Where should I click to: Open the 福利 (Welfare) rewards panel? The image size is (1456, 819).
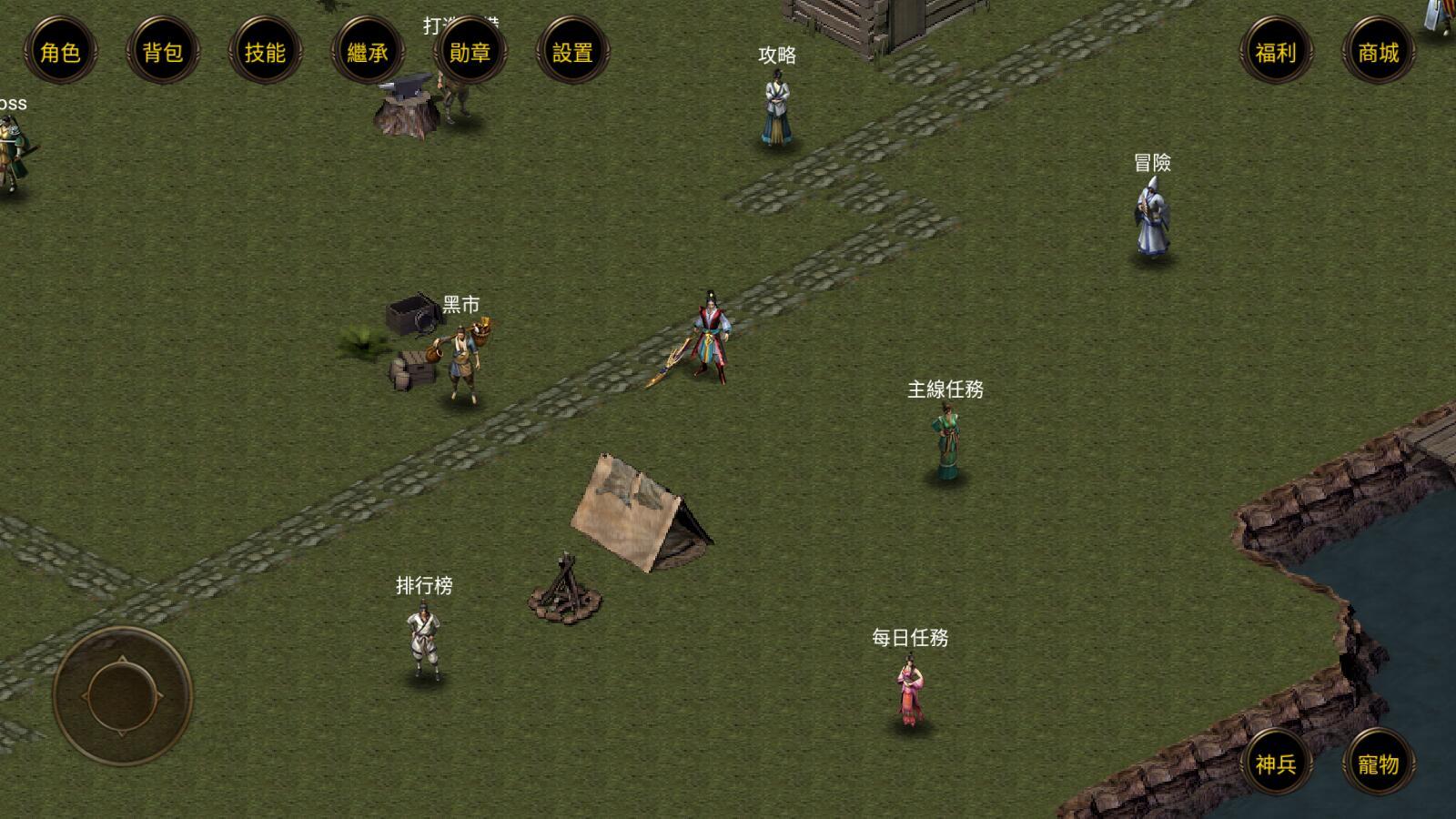coord(1277,53)
